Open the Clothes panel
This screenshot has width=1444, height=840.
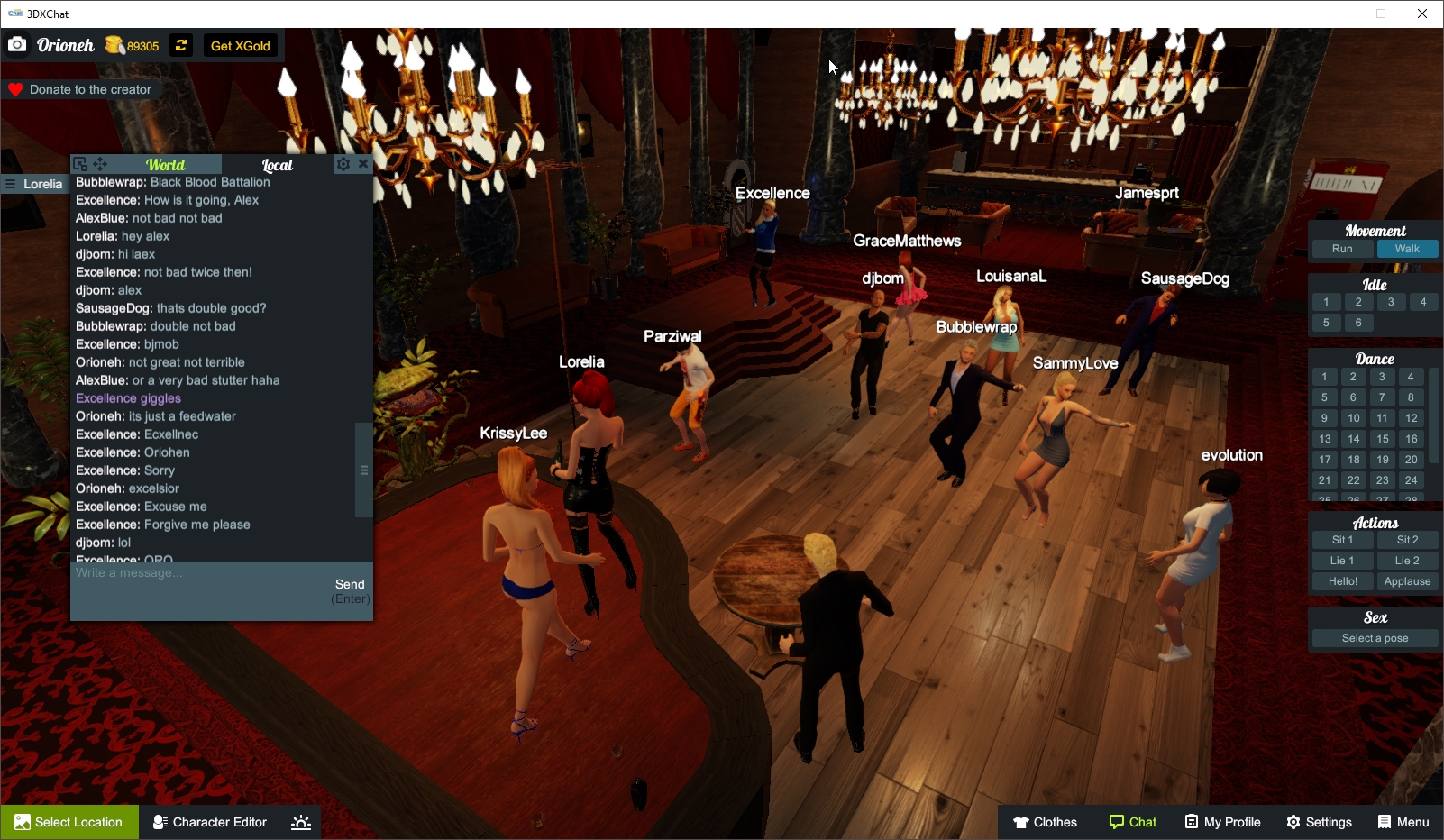(x=1046, y=822)
